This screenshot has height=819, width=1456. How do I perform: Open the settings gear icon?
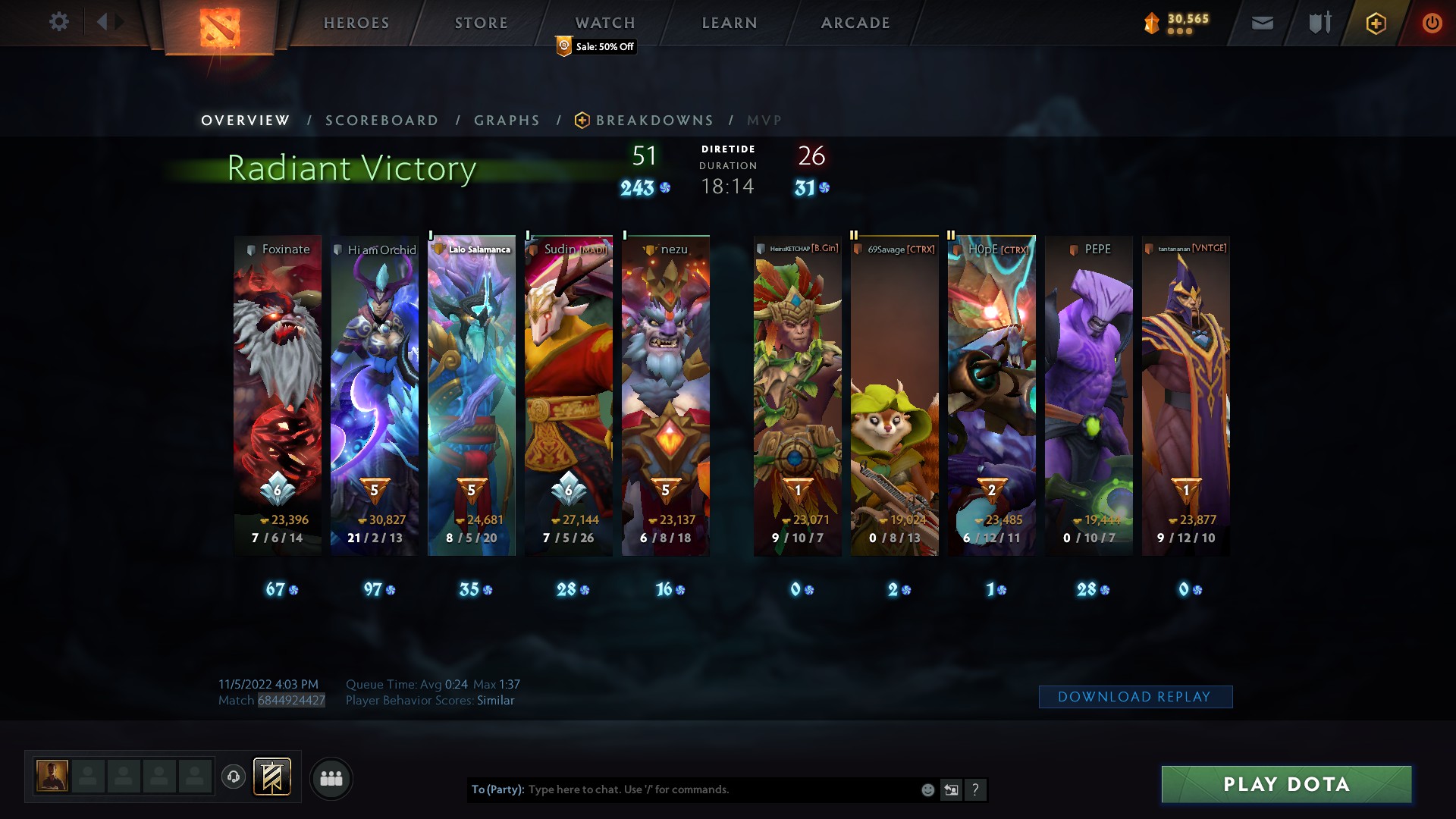tap(59, 22)
